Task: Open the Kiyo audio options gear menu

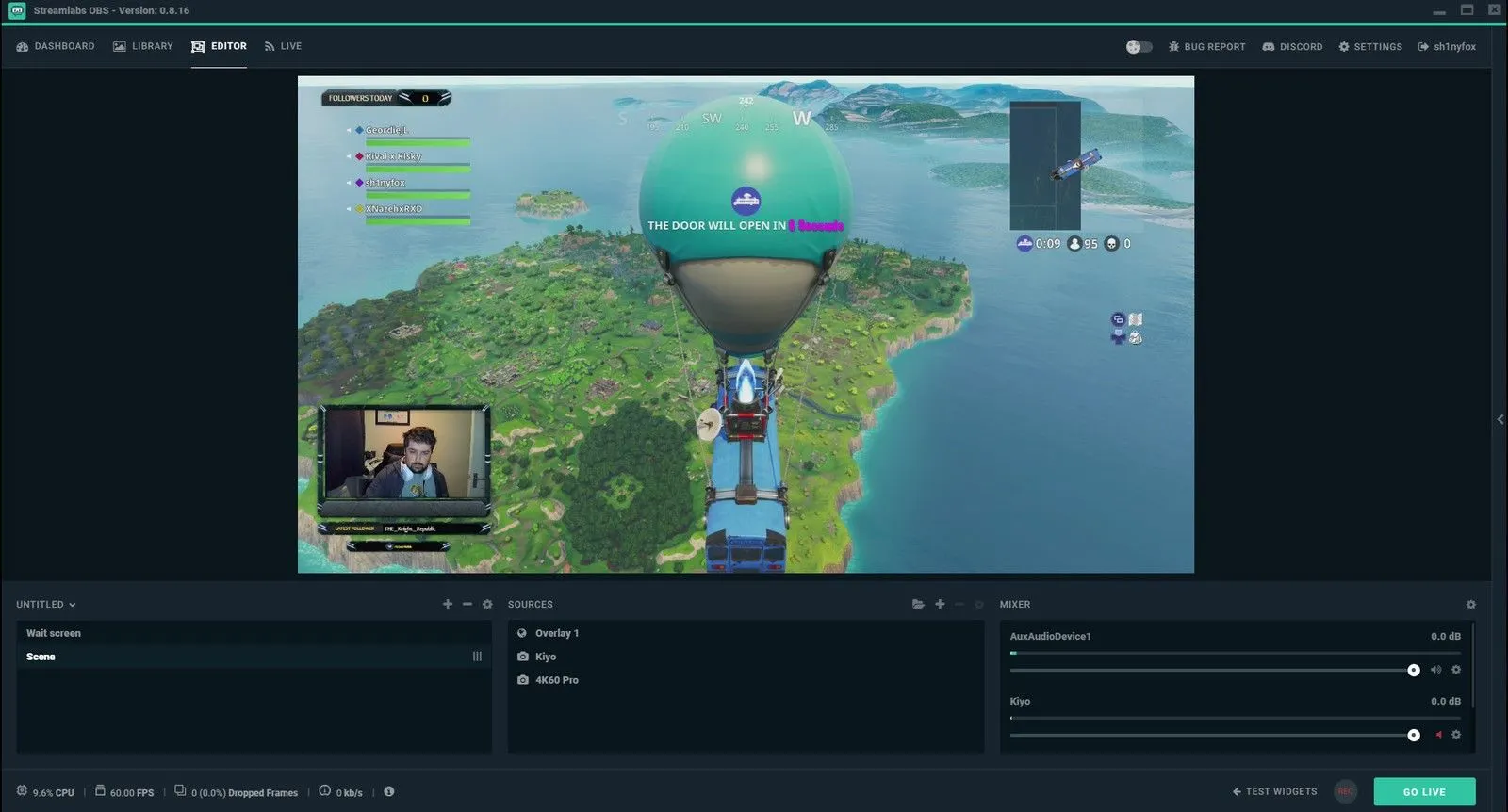Action: click(x=1456, y=735)
